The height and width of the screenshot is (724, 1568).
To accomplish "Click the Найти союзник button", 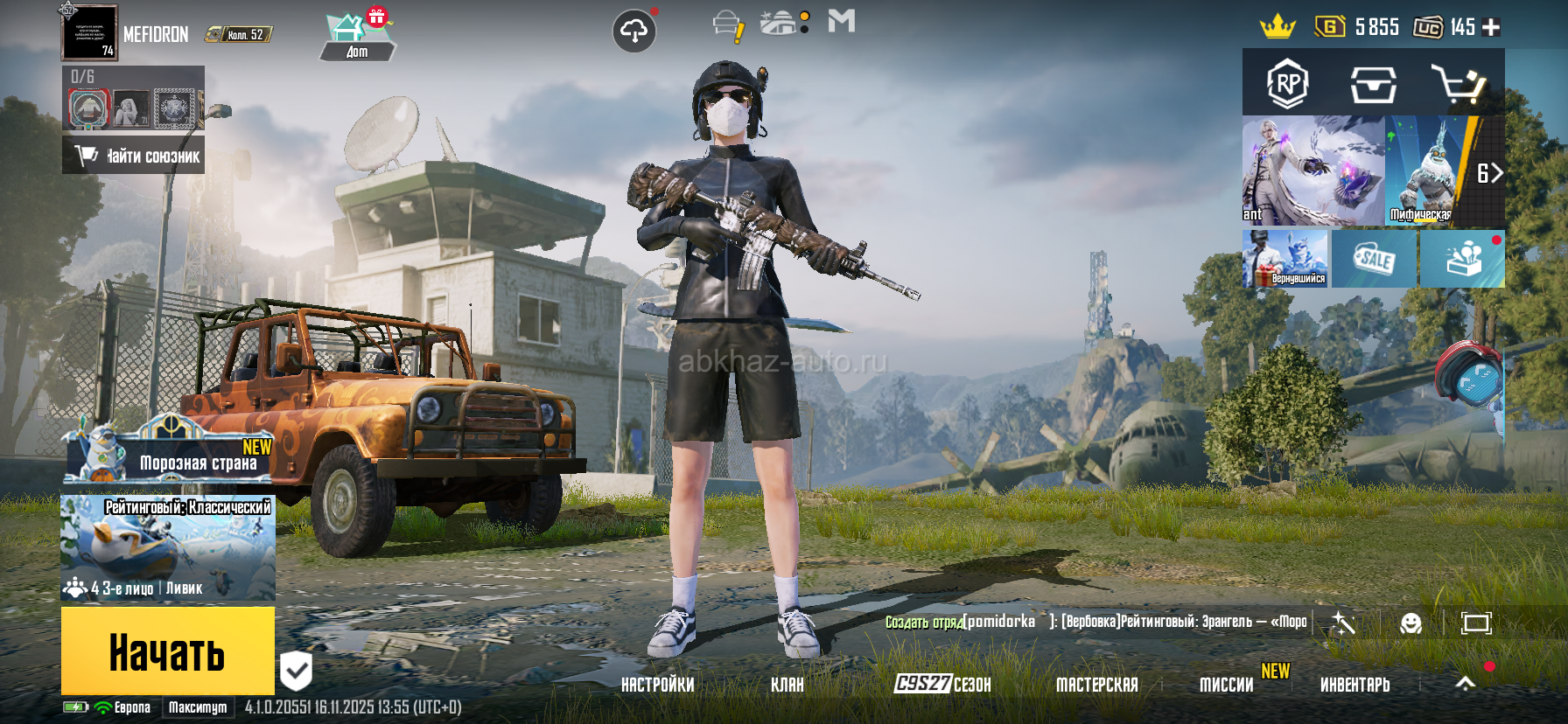I will pos(134,156).
